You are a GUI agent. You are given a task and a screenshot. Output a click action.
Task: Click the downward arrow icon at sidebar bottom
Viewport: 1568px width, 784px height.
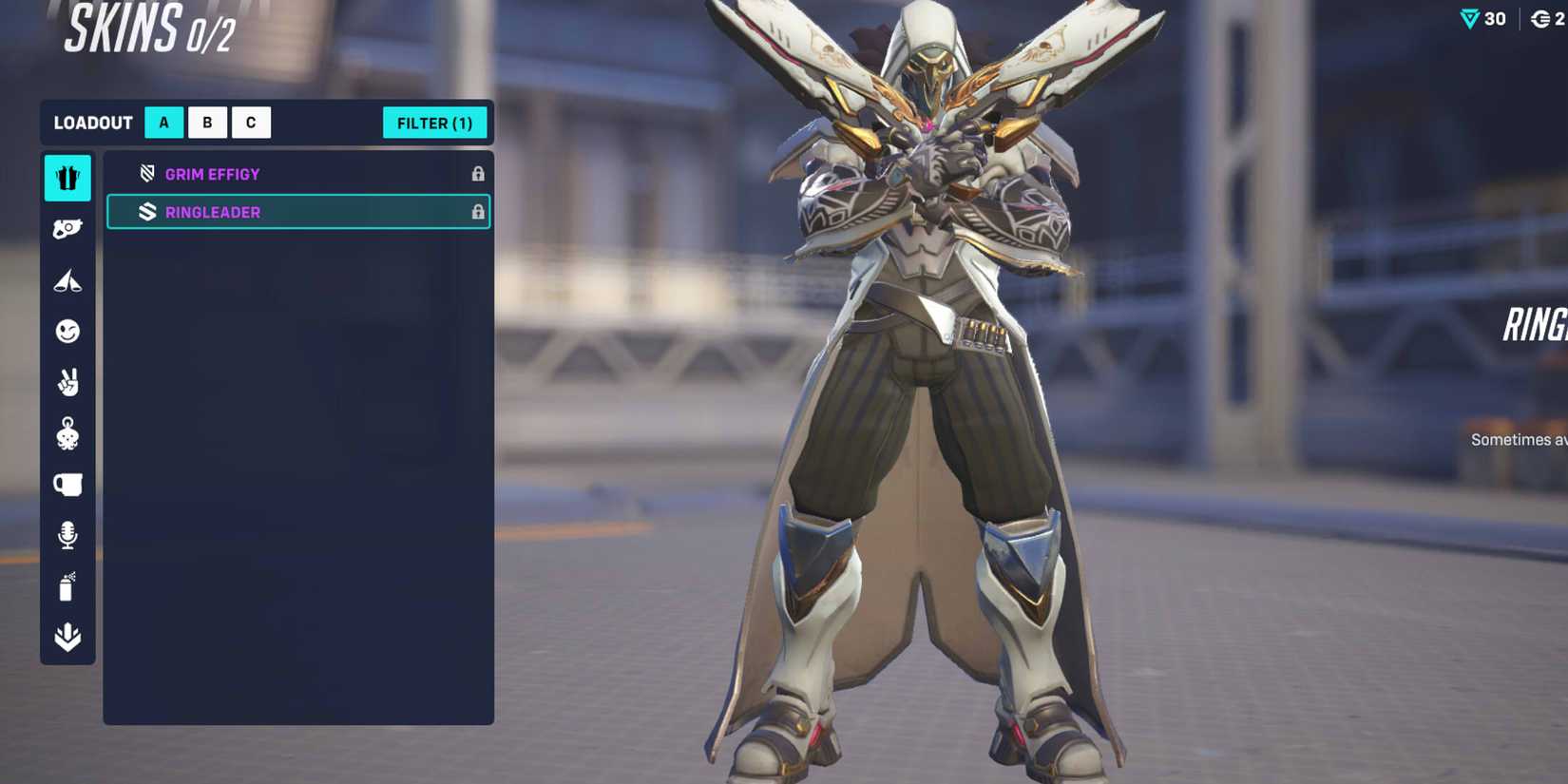click(67, 637)
